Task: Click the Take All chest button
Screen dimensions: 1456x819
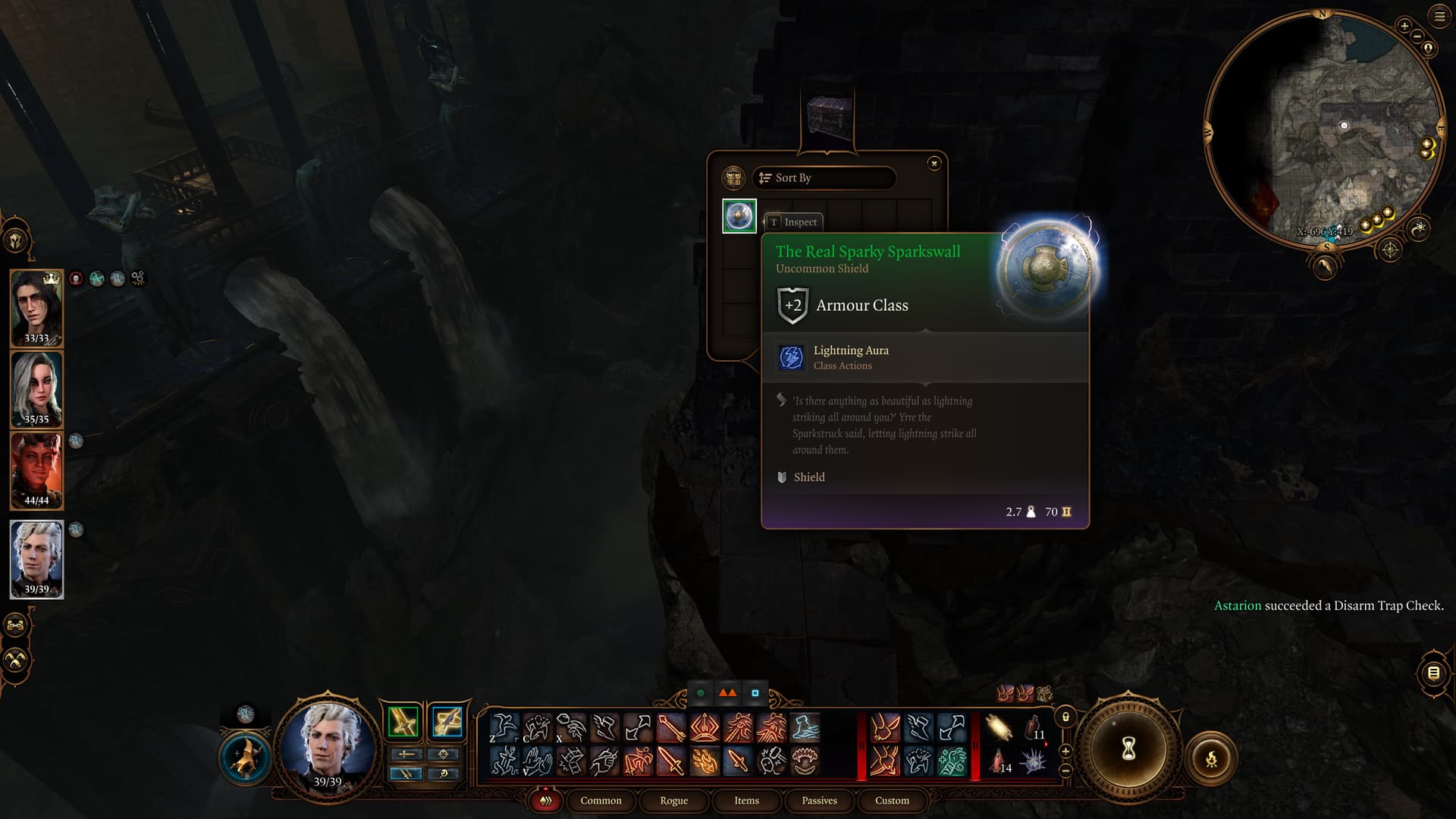Action: (x=733, y=178)
